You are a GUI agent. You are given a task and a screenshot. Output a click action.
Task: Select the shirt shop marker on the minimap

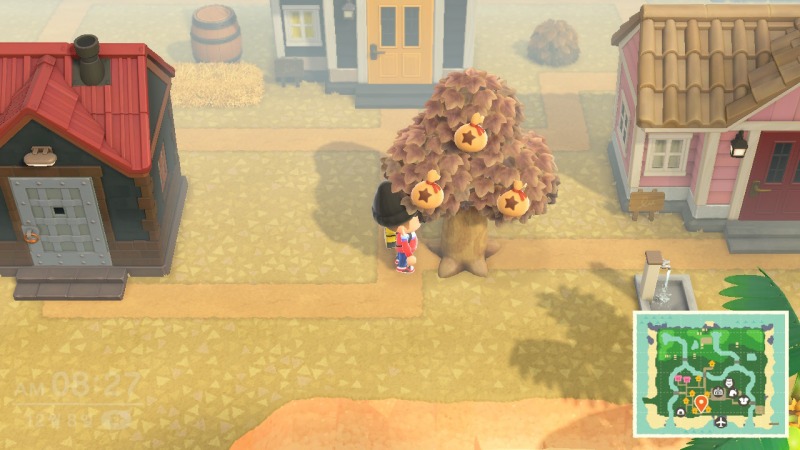743,401
